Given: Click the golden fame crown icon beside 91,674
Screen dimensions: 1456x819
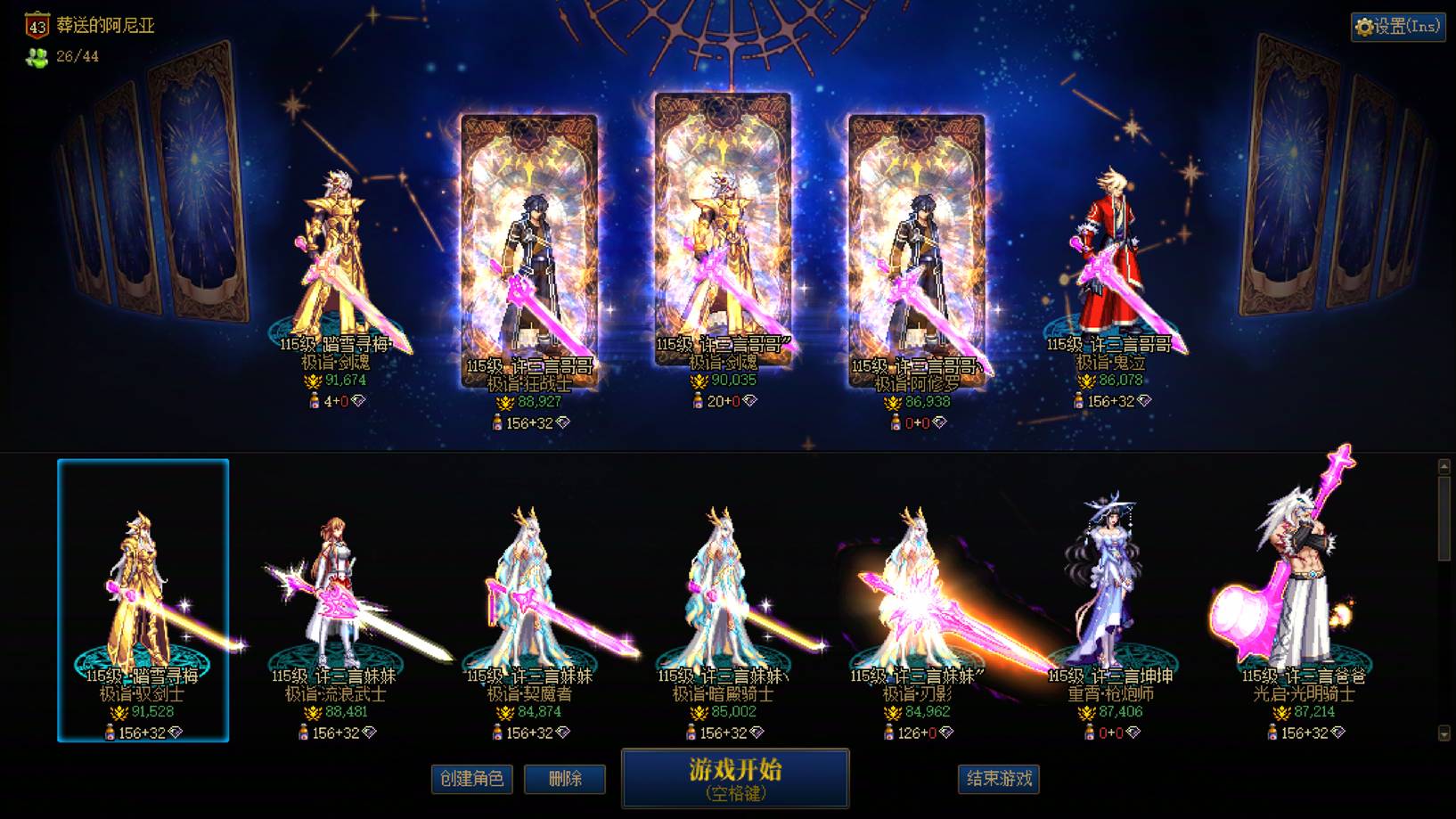Looking at the screenshot, I should click(311, 383).
